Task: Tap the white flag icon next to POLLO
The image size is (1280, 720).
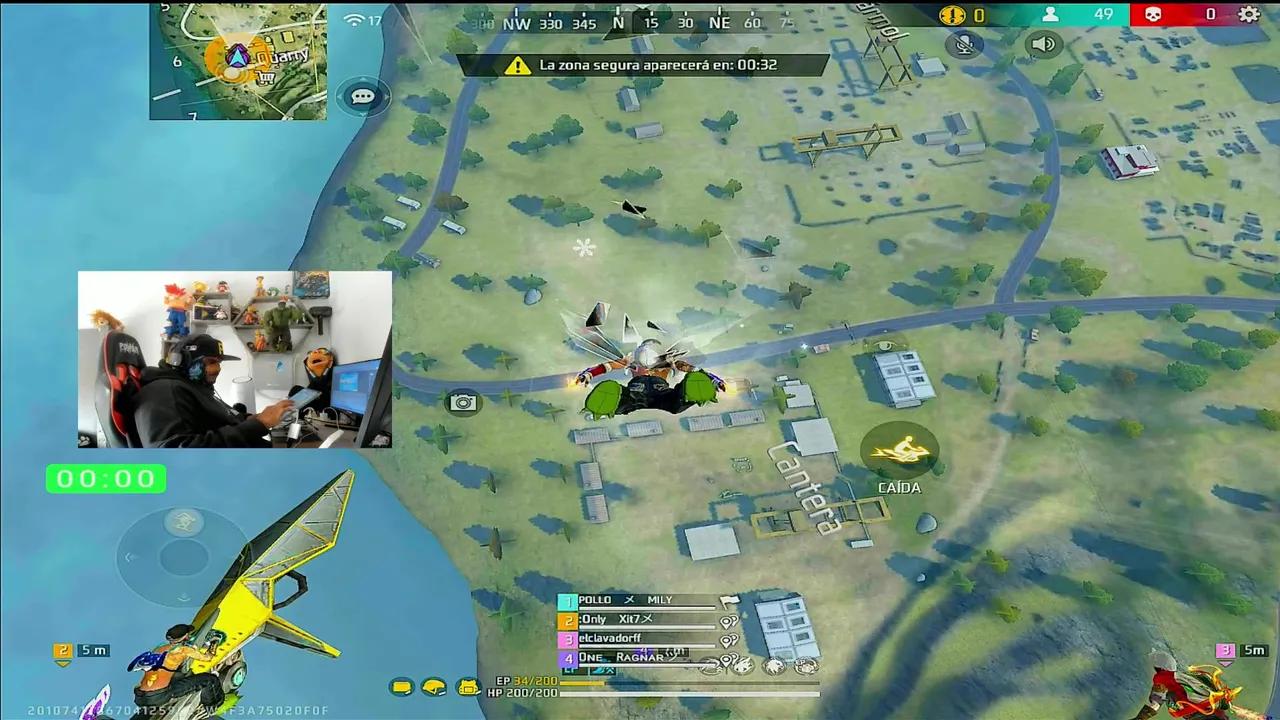Action: pyautogui.click(x=729, y=600)
